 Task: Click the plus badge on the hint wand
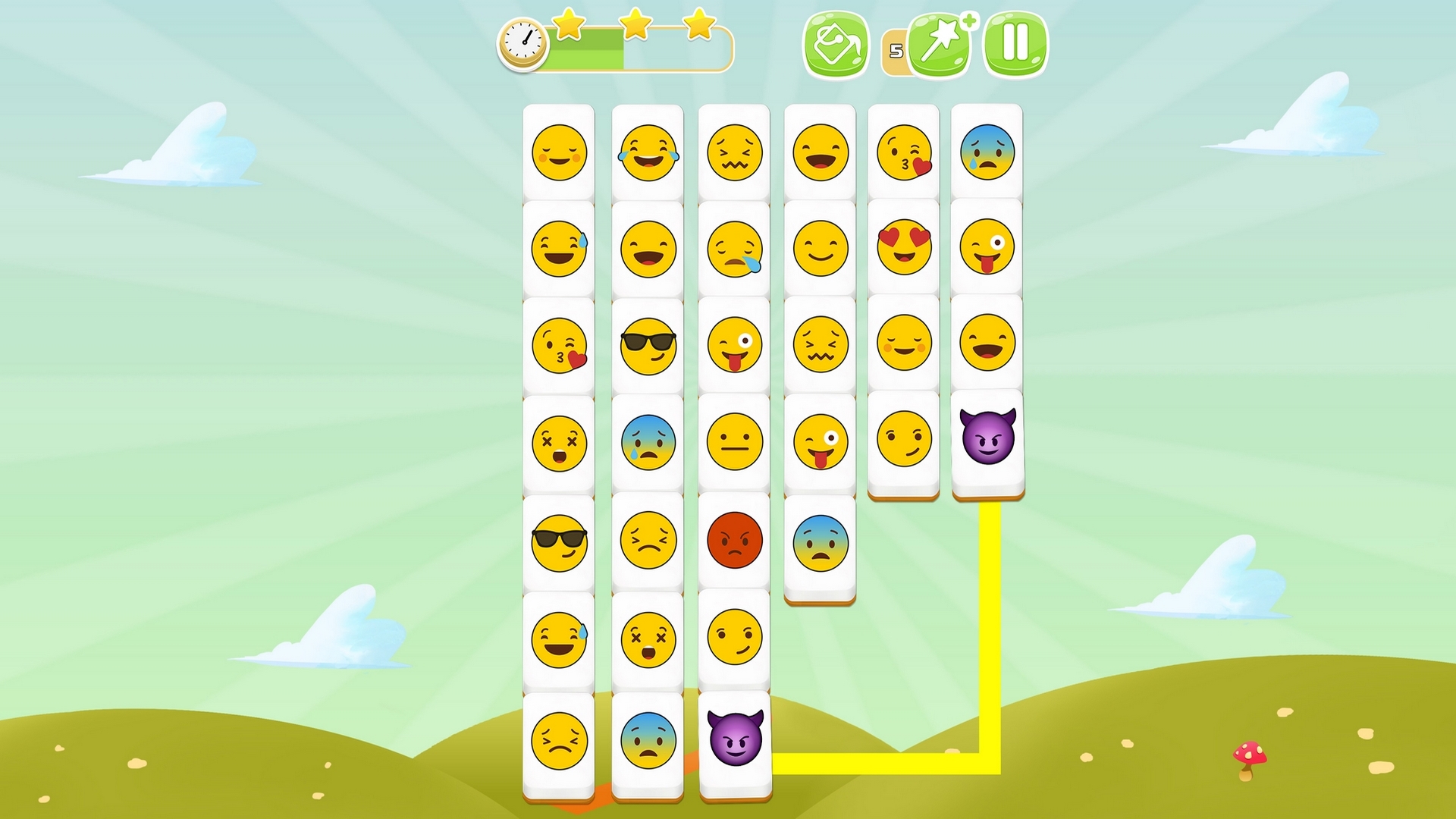[x=971, y=21]
